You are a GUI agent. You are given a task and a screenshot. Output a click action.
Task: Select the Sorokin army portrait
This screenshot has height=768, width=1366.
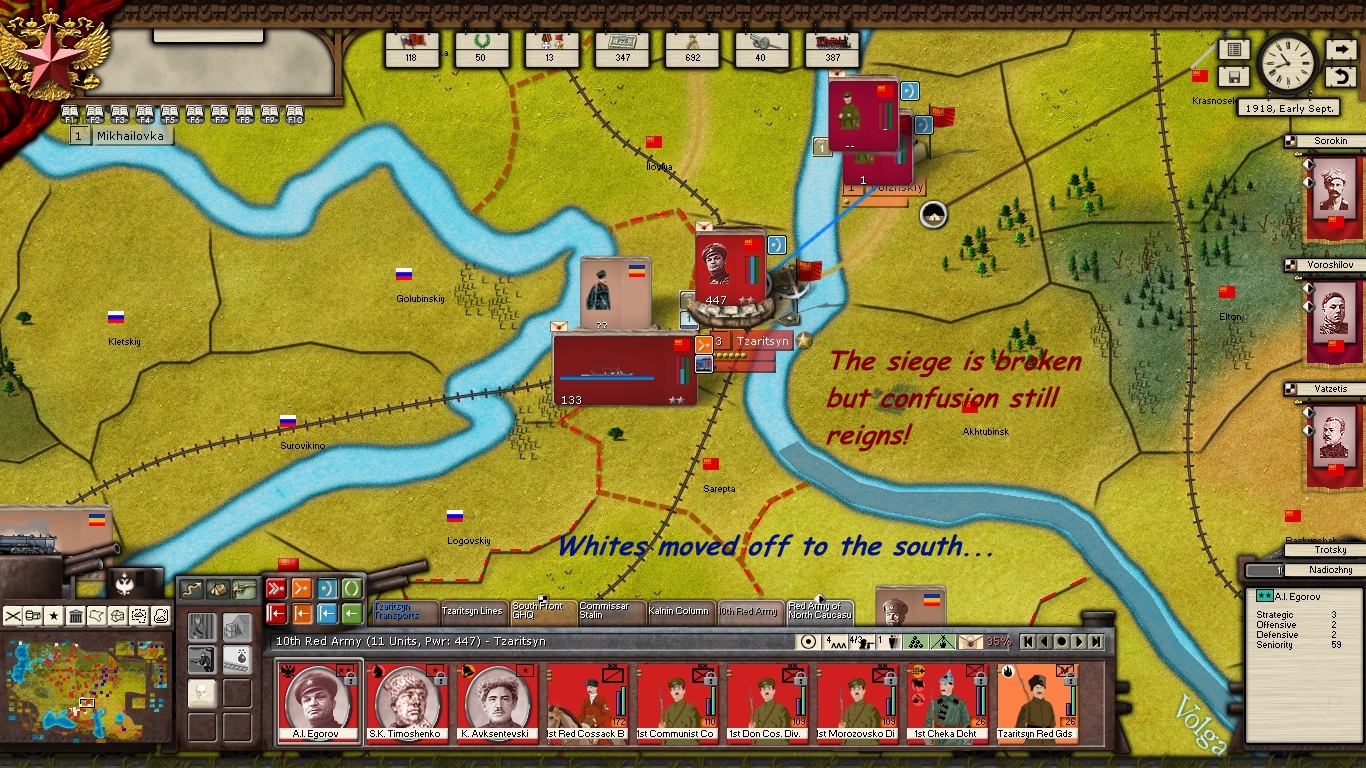(x=1333, y=185)
